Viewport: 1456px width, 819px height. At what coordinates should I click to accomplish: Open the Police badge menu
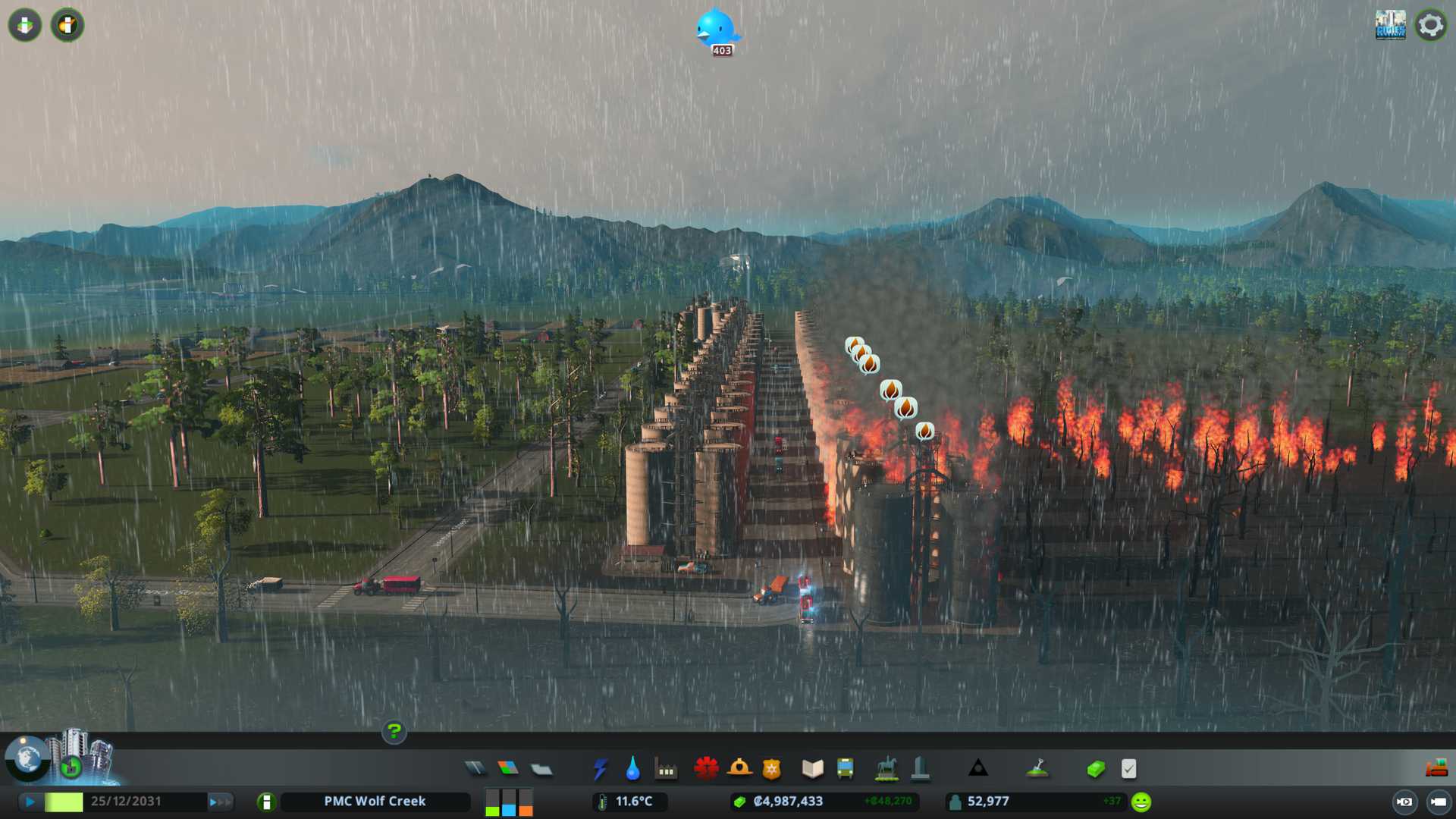[x=772, y=769]
